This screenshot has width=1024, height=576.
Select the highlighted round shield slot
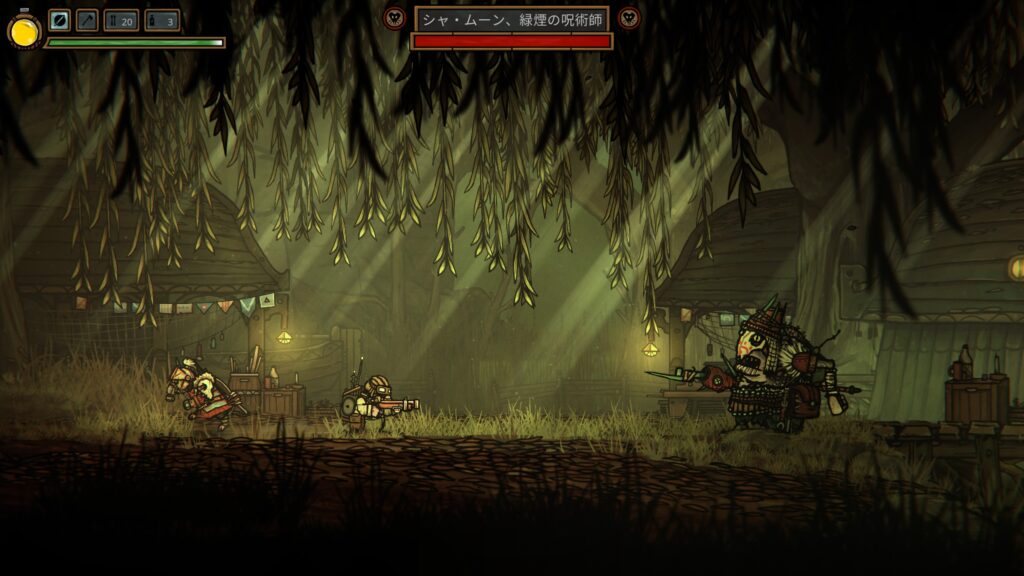point(59,20)
